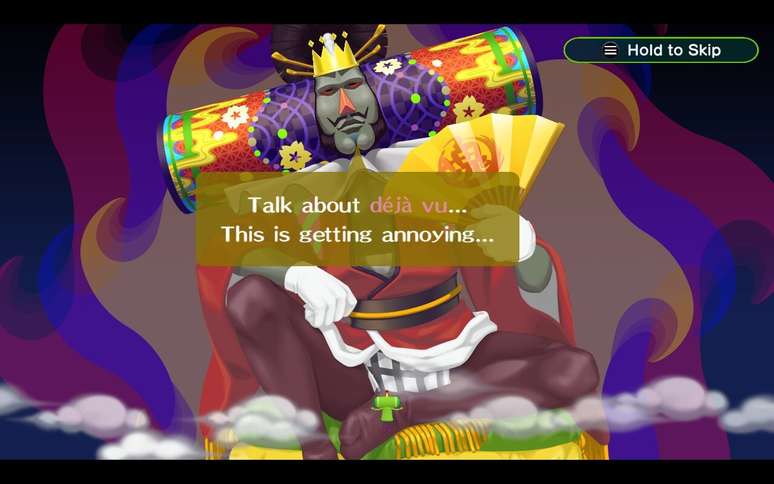Advance the déjà vu dialogue box
This screenshot has height=484, width=774.
pyautogui.click(x=357, y=220)
